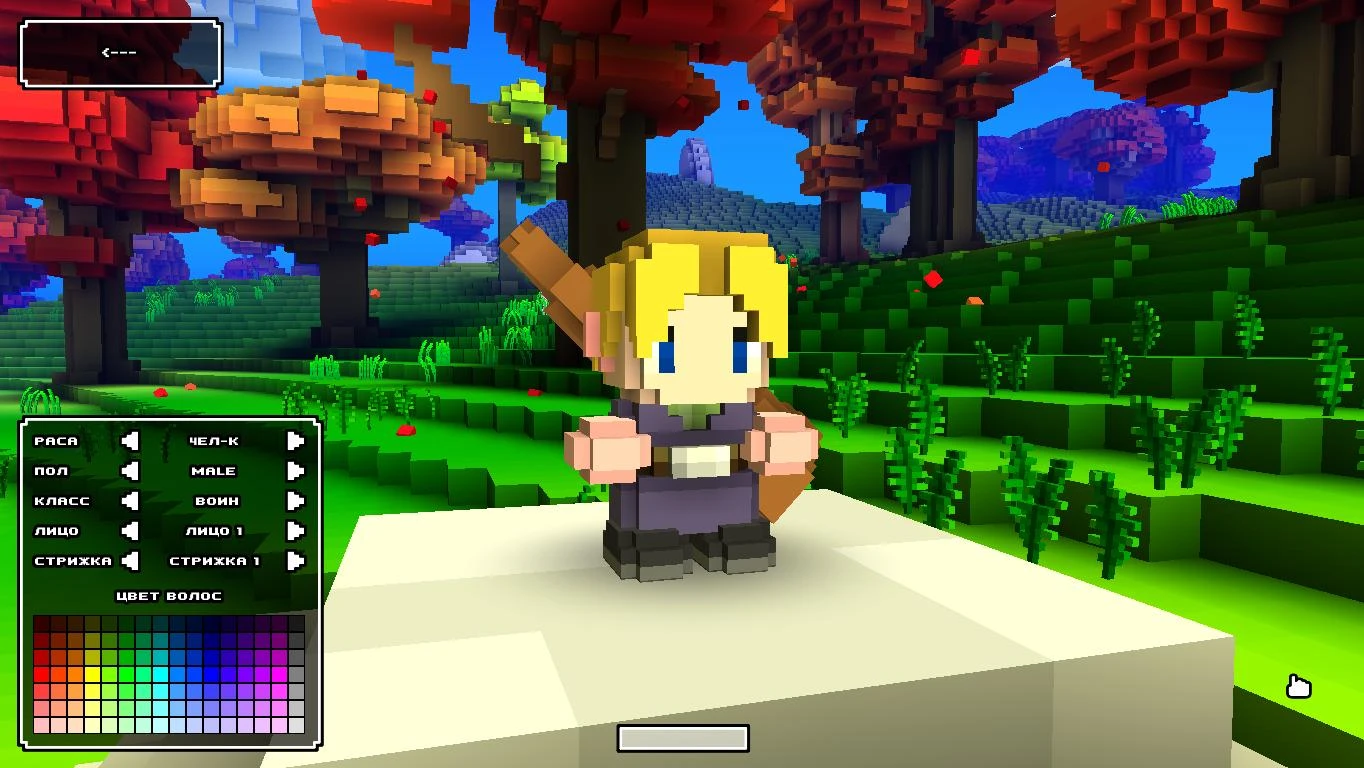Choose a green swatch from the hair palette
Viewport: 1364px width, 768px height.
[128, 676]
